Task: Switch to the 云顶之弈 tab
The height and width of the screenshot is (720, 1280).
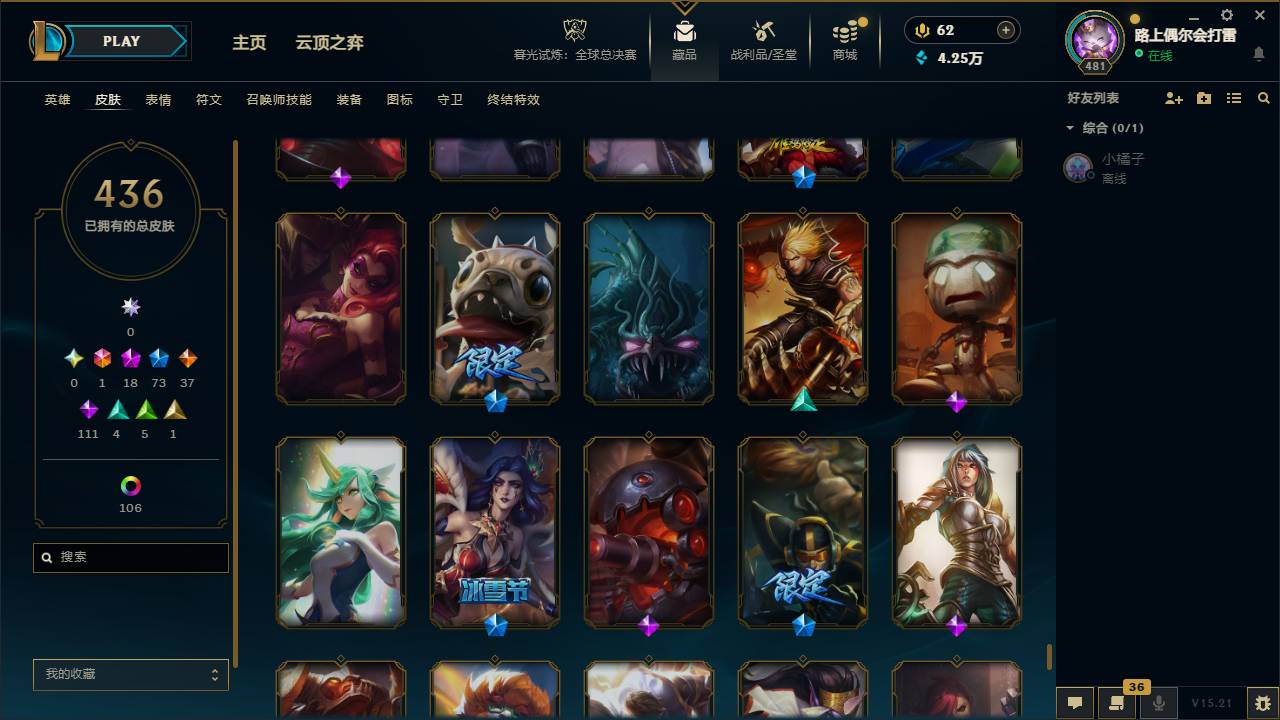Action: tap(331, 43)
